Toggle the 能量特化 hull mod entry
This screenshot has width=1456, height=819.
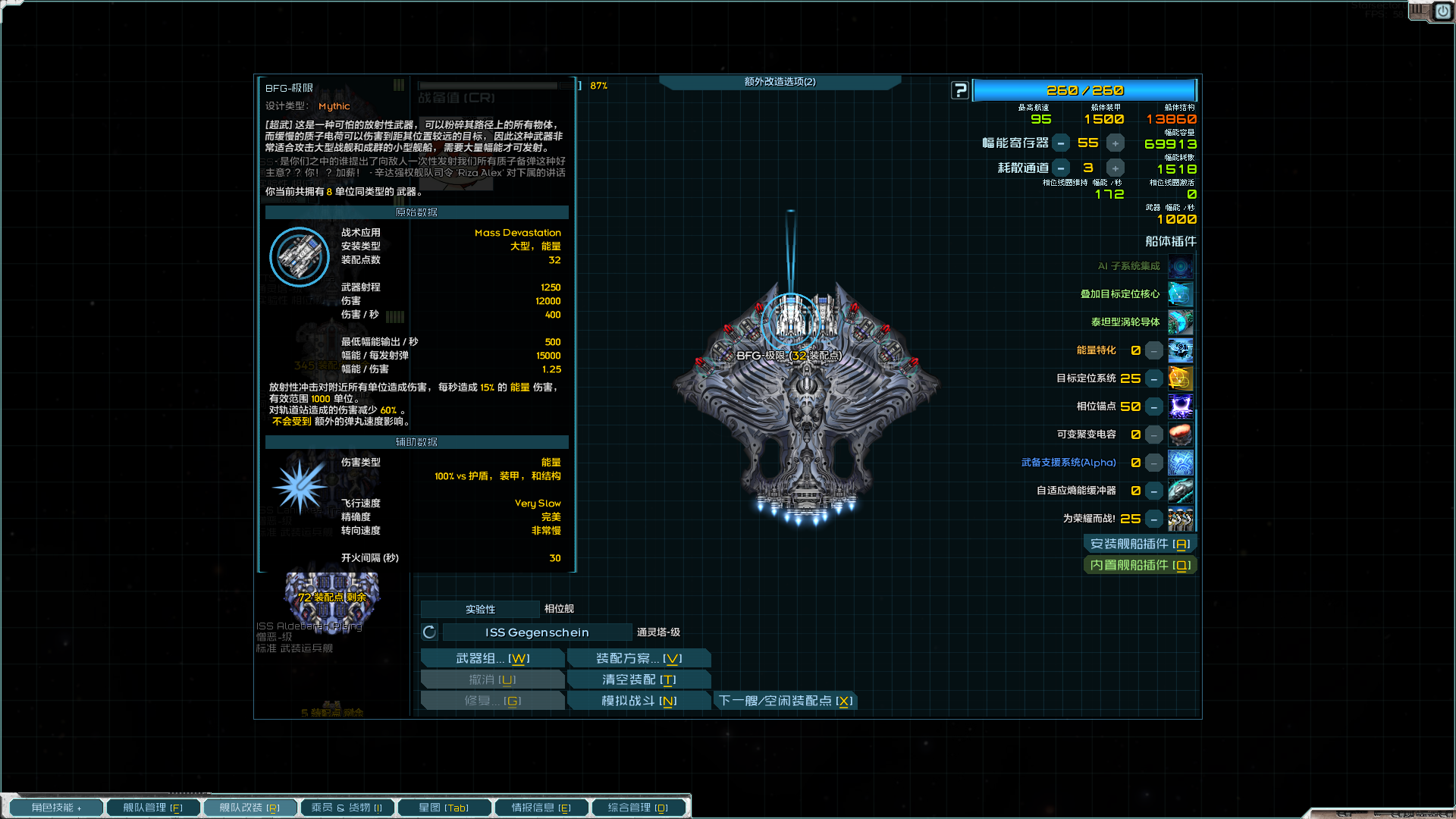tap(1181, 350)
